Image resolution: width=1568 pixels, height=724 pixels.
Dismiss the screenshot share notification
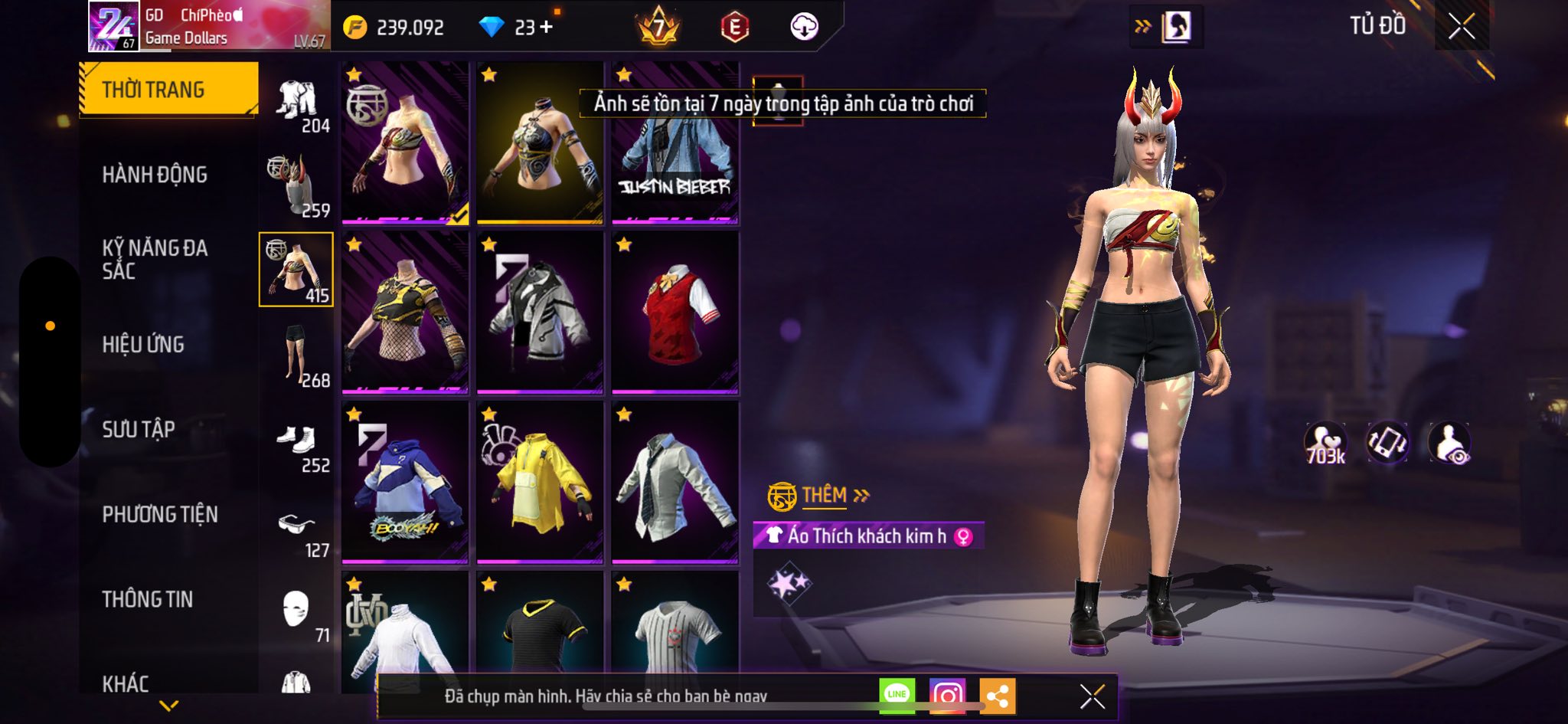(1092, 696)
